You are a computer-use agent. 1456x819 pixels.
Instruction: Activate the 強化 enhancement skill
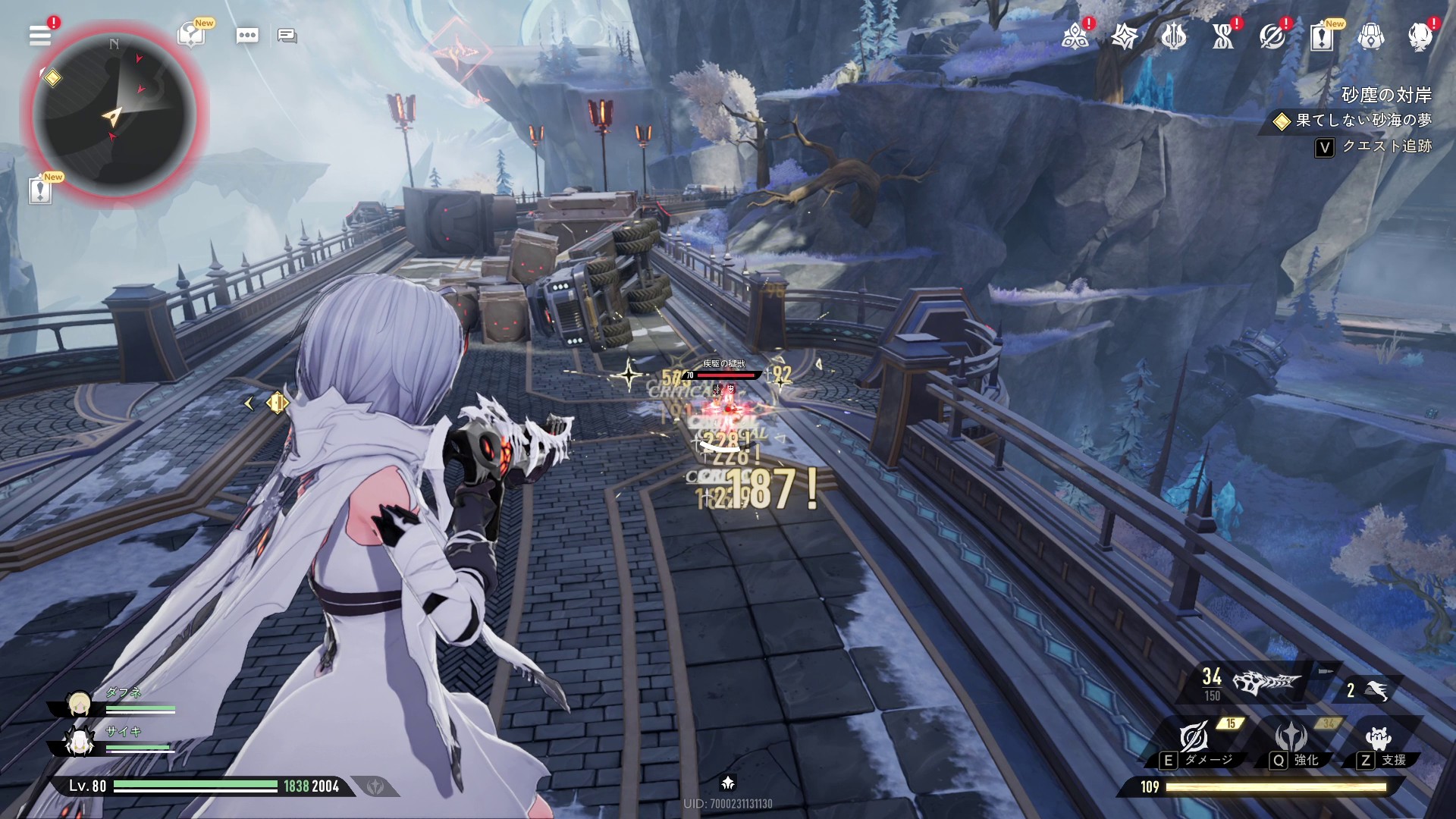(1291, 740)
